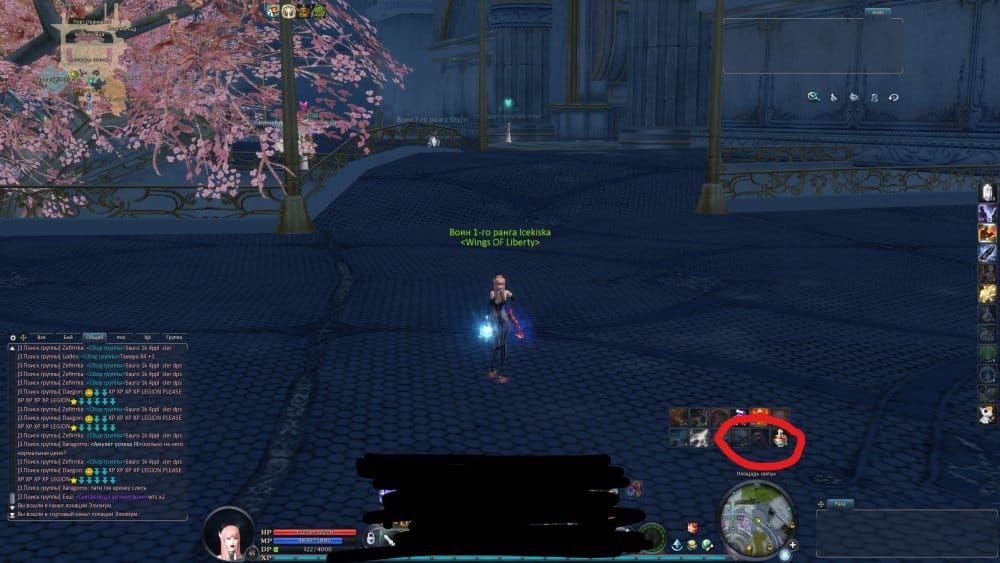Open the Все chat tab
This screenshot has width=1000, height=563.
41,338
